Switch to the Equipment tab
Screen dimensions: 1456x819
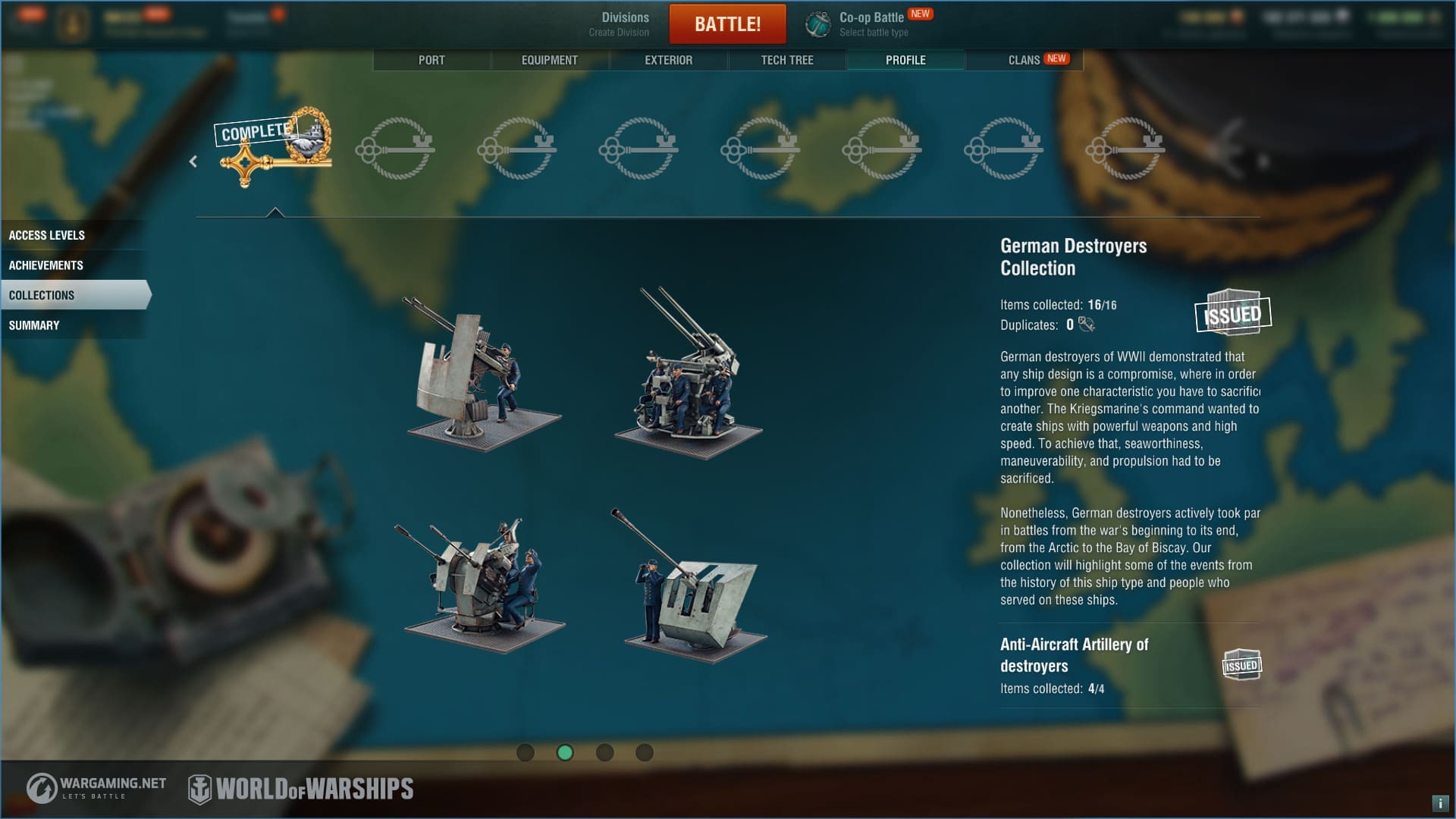point(549,60)
